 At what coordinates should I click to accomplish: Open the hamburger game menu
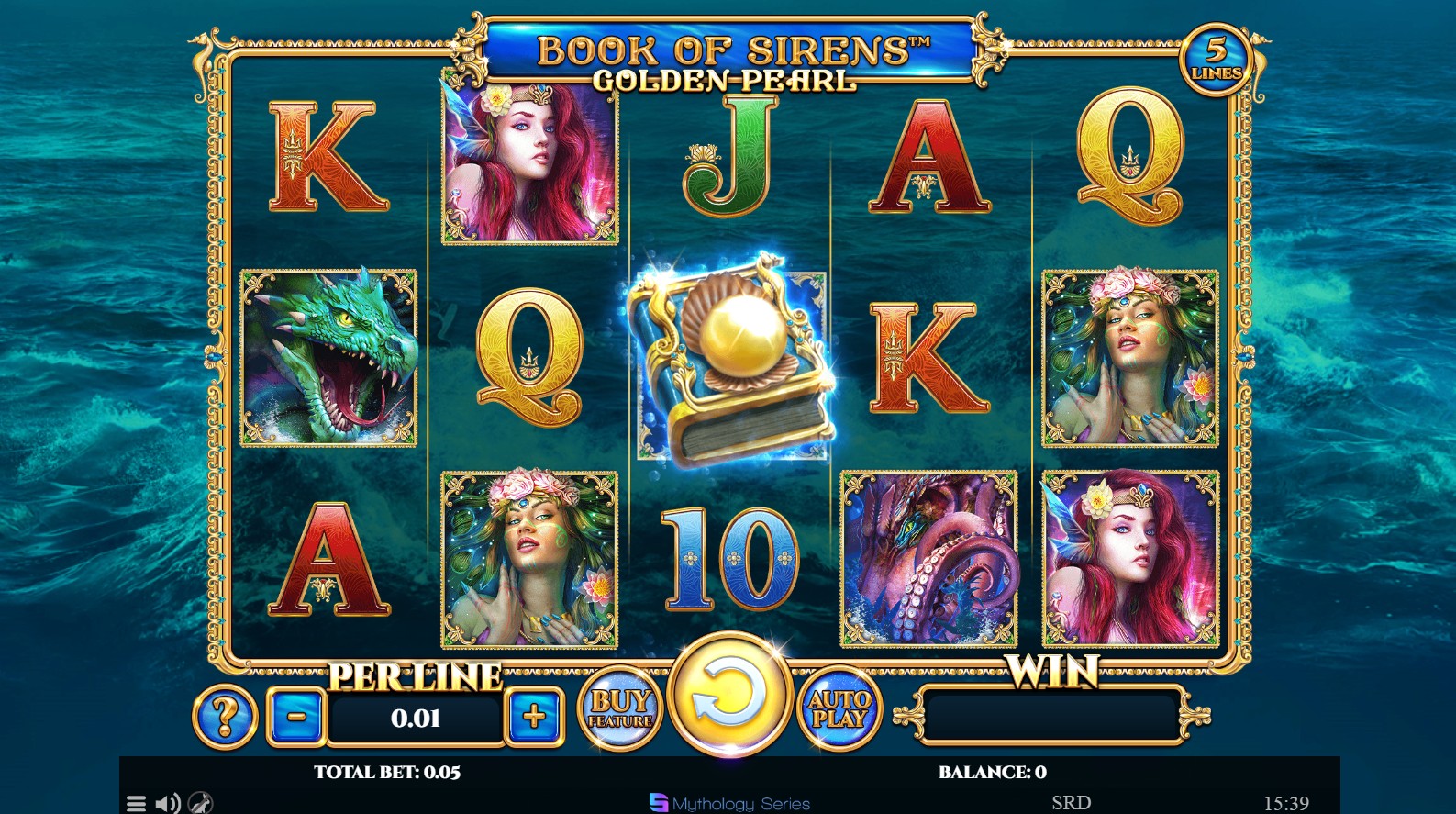click(x=138, y=805)
